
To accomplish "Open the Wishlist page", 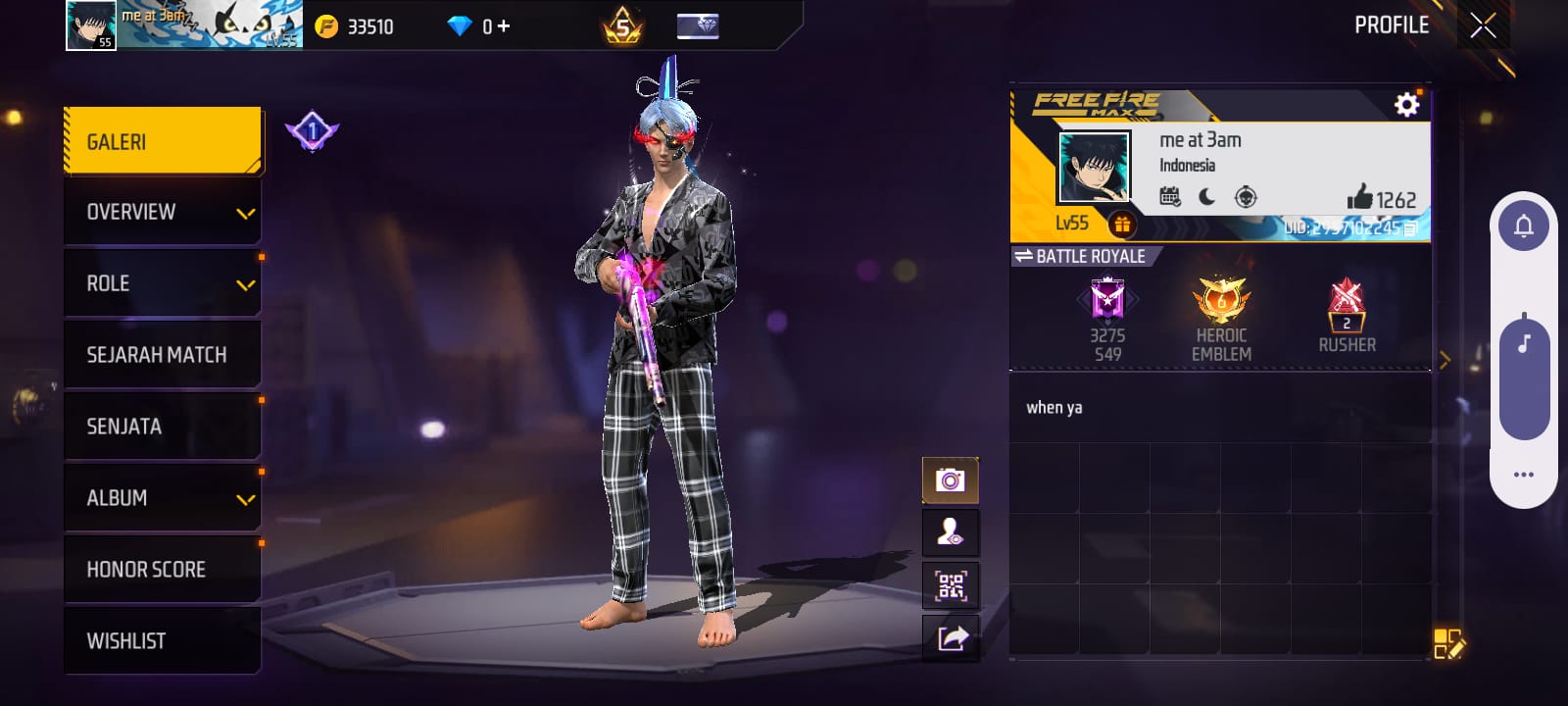I will 163,641.
